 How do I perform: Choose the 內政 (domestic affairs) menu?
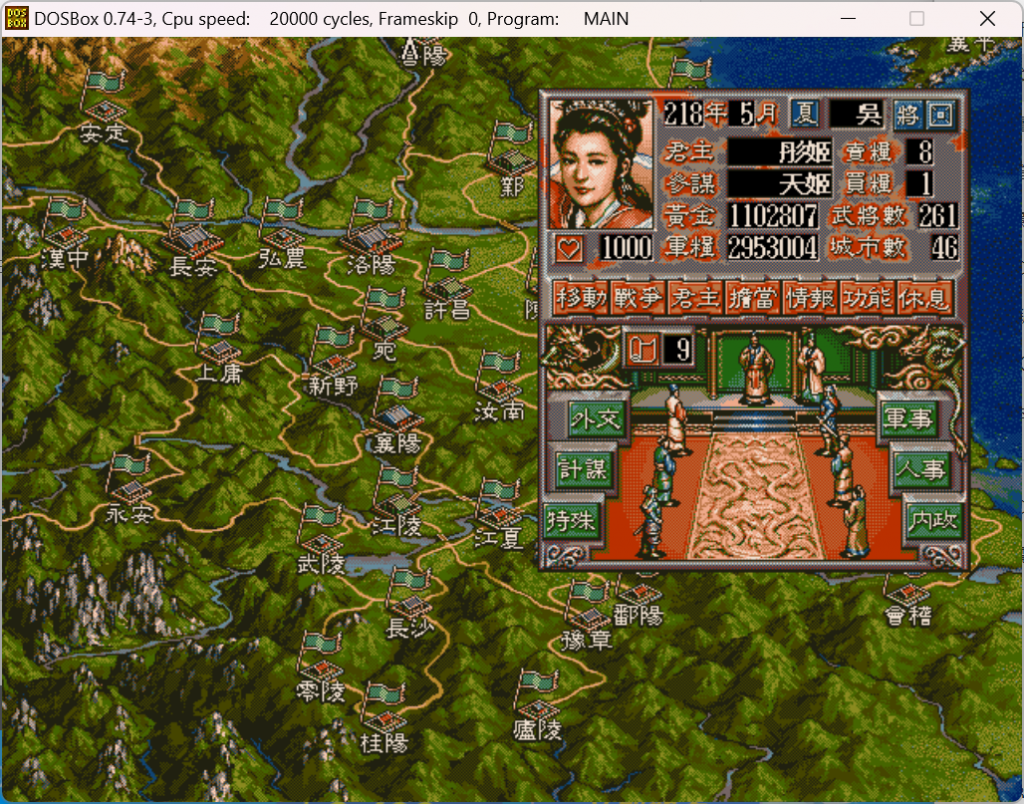932,521
